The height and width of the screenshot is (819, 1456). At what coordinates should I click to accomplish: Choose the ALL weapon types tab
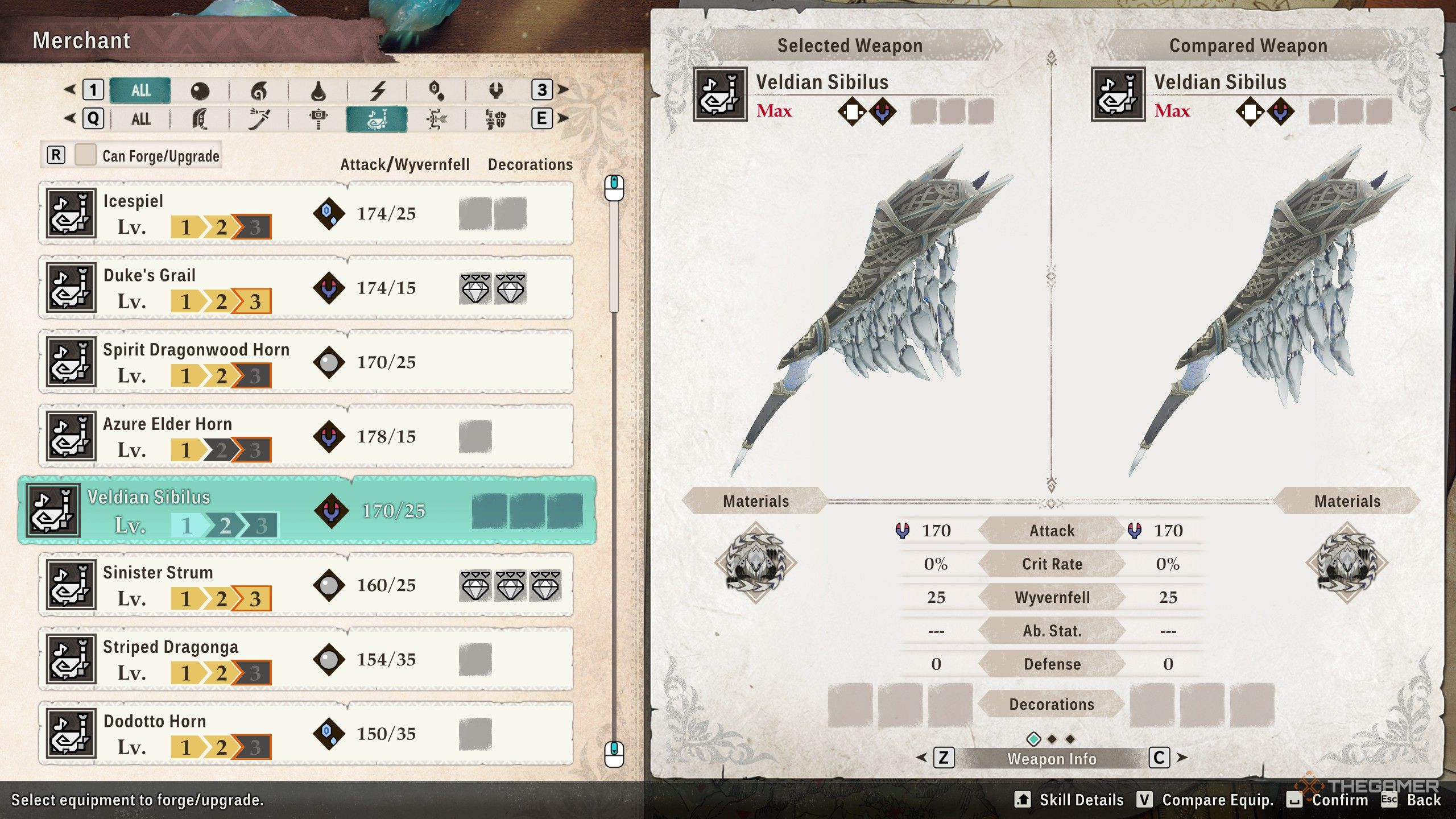click(x=141, y=119)
